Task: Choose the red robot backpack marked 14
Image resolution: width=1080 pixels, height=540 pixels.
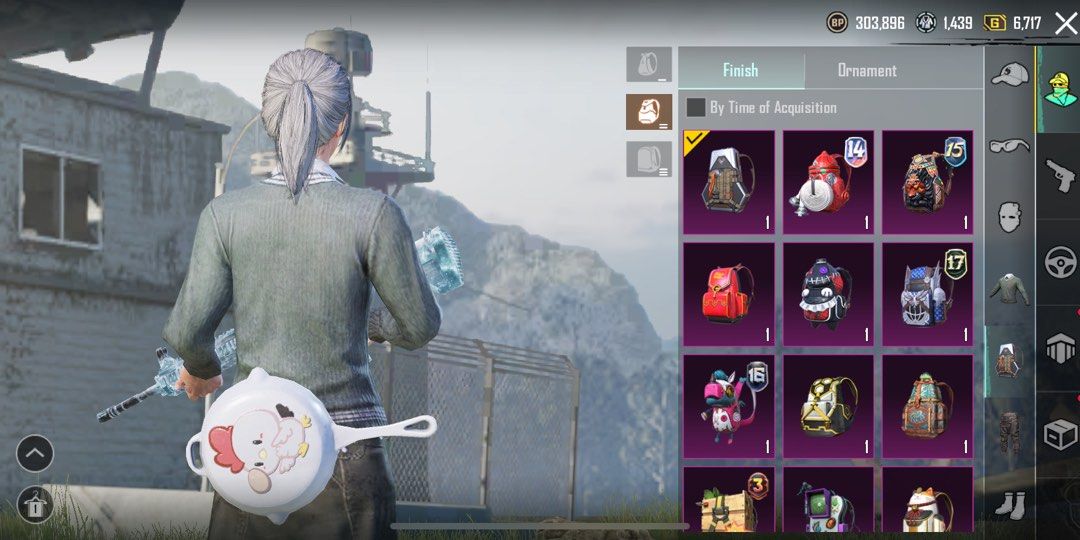Action: (828, 182)
